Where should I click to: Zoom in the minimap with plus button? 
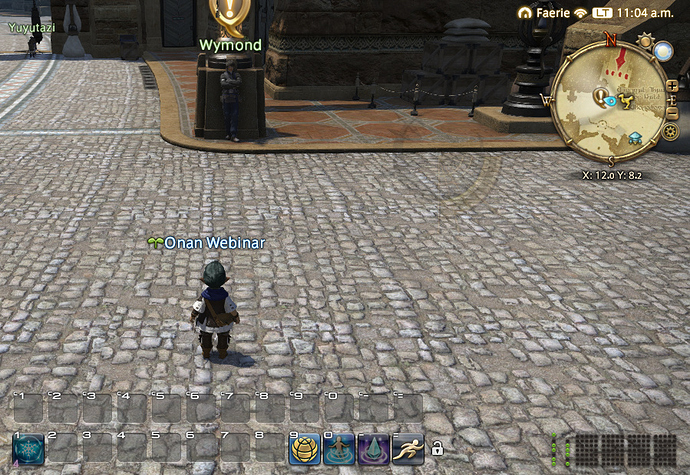click(672, 87)
